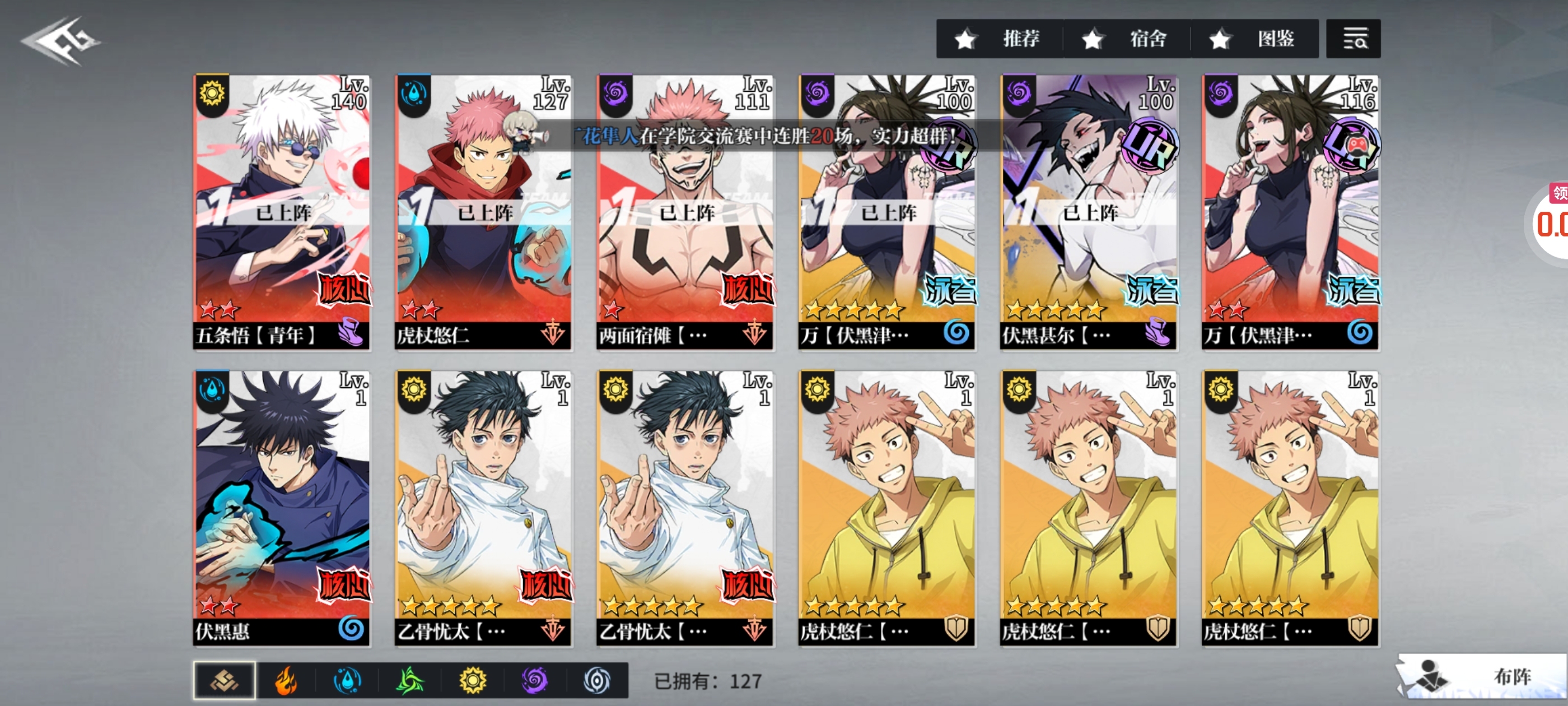Open the list search filter icon
The image size is (1568, 706).
pyautogui.click(x=1352, y=39)
